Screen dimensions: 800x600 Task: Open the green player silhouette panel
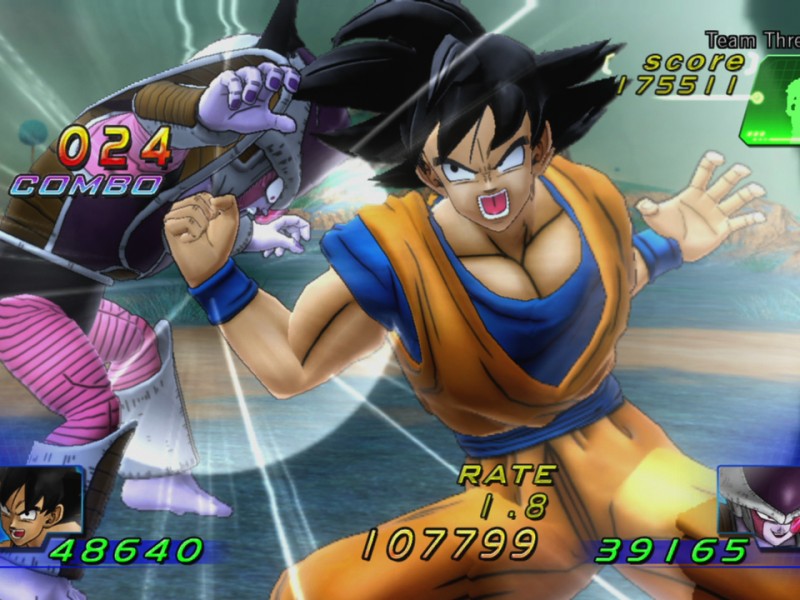(x=772, y=99)
